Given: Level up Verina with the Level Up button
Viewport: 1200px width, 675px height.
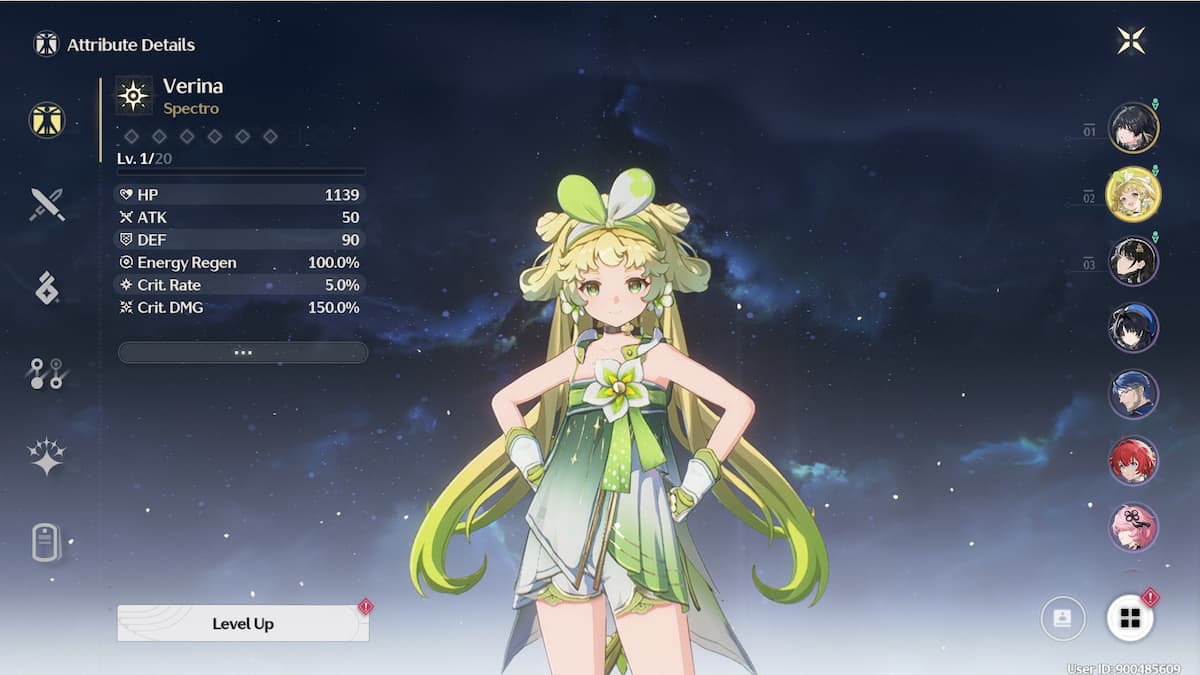Looking at the screenshot, I should tap(243, 623).
